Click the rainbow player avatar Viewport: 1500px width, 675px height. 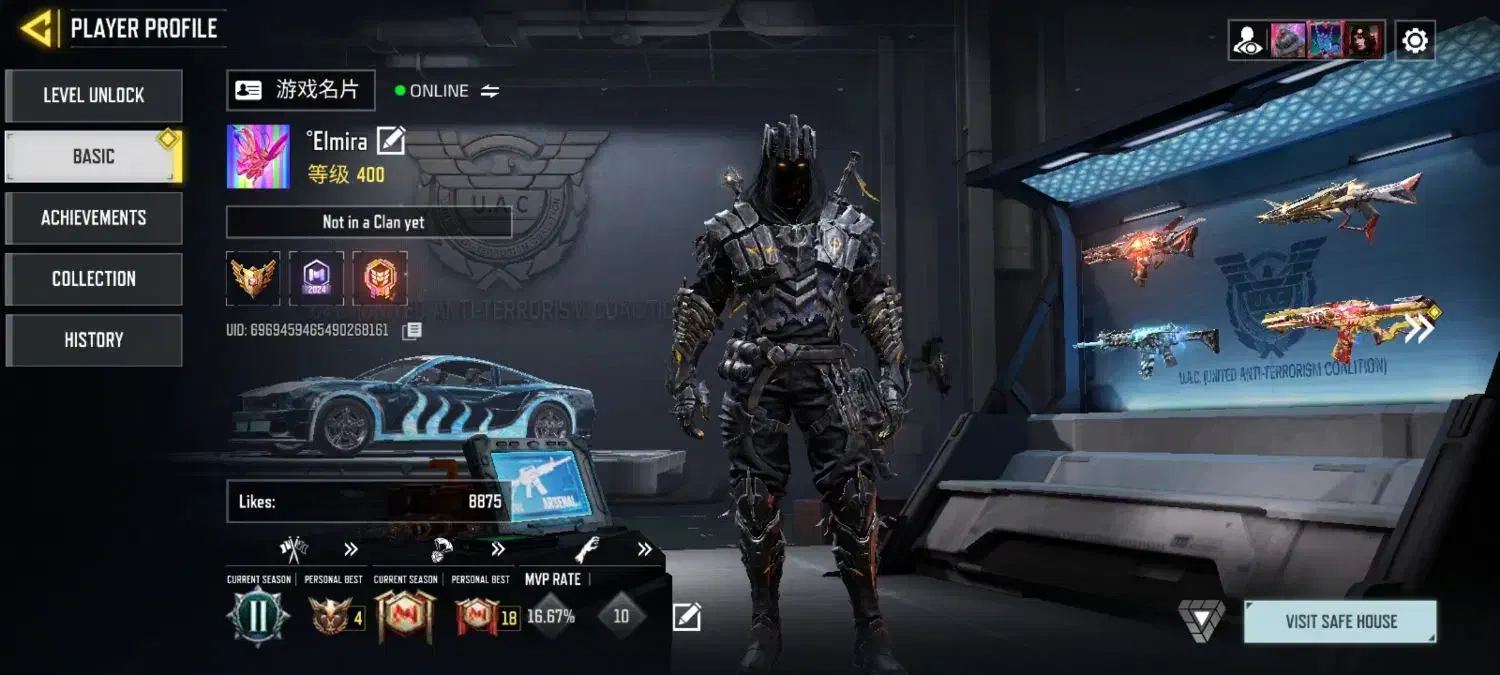pyautogui.click(x=258, y=157)
